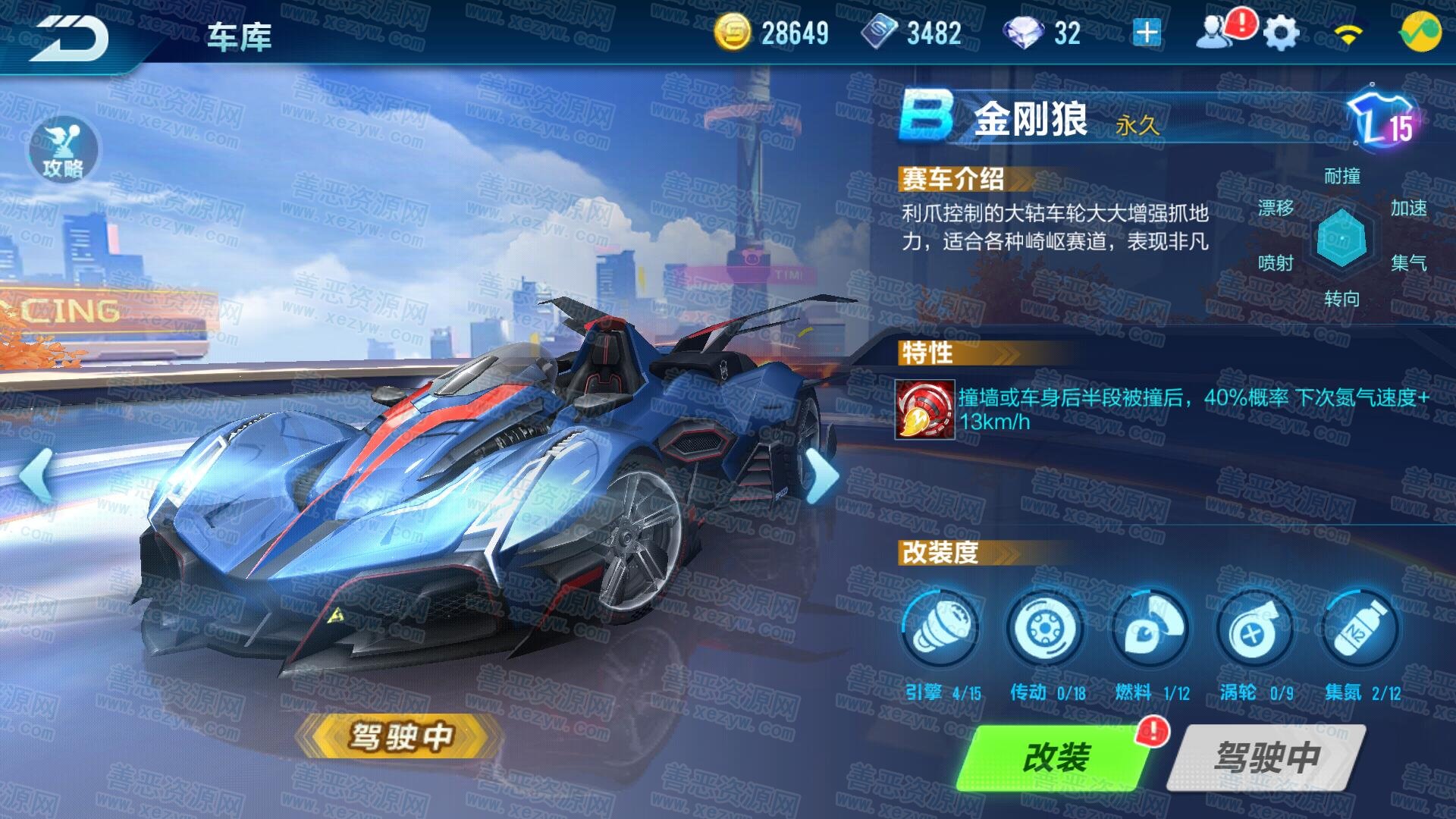Show the previous car with left arrow

click(x=36, y=475)
